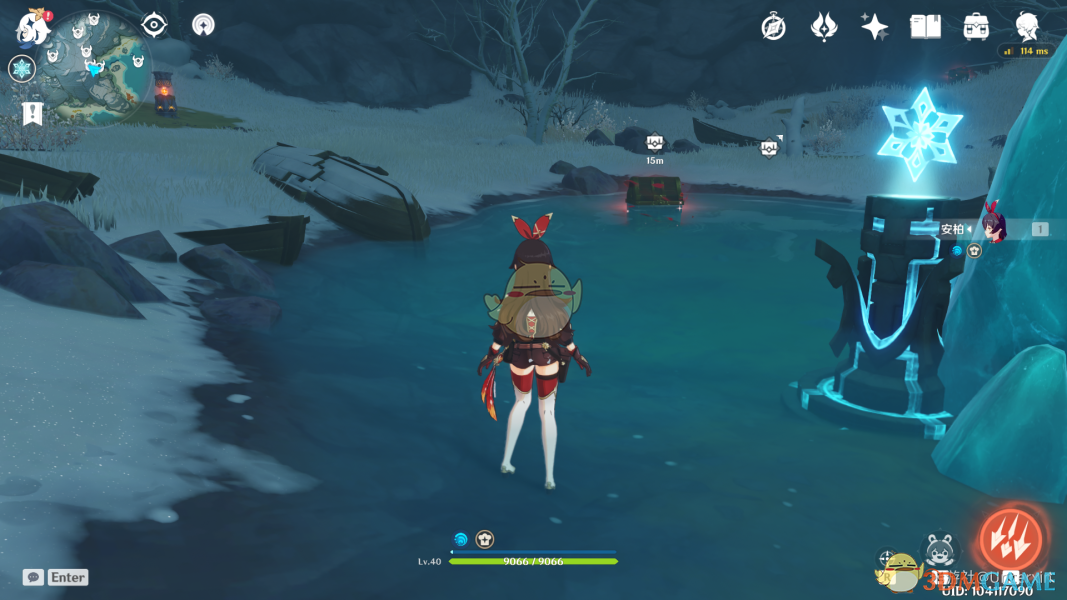Open the Adventurer Handbook book icon
Screen dimensions: 1067x600
[925, 27]
